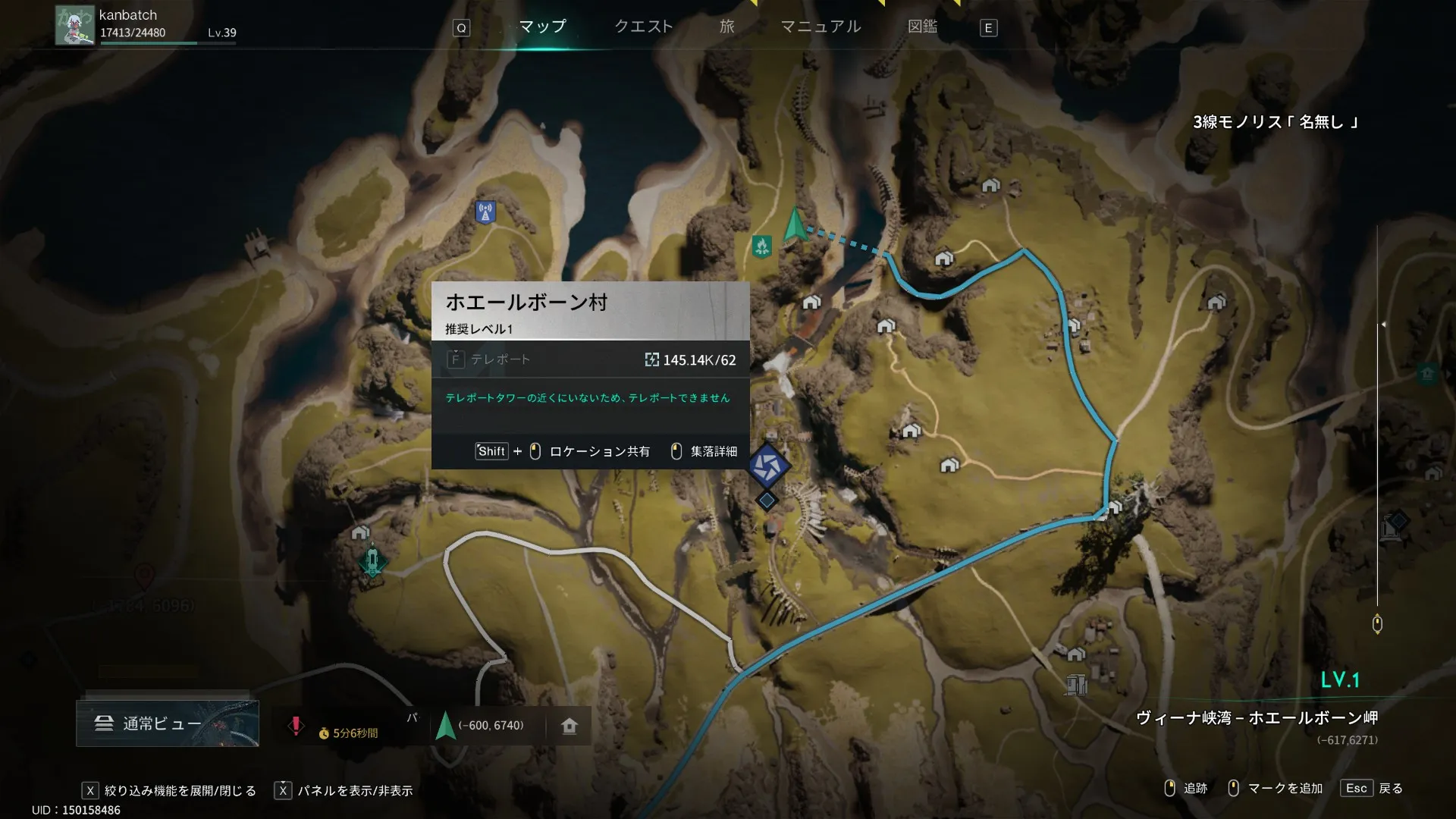Viewport: 1456px width, 819px height.
Task: Show the 図鑑 tab
Action: coord(922,27)
